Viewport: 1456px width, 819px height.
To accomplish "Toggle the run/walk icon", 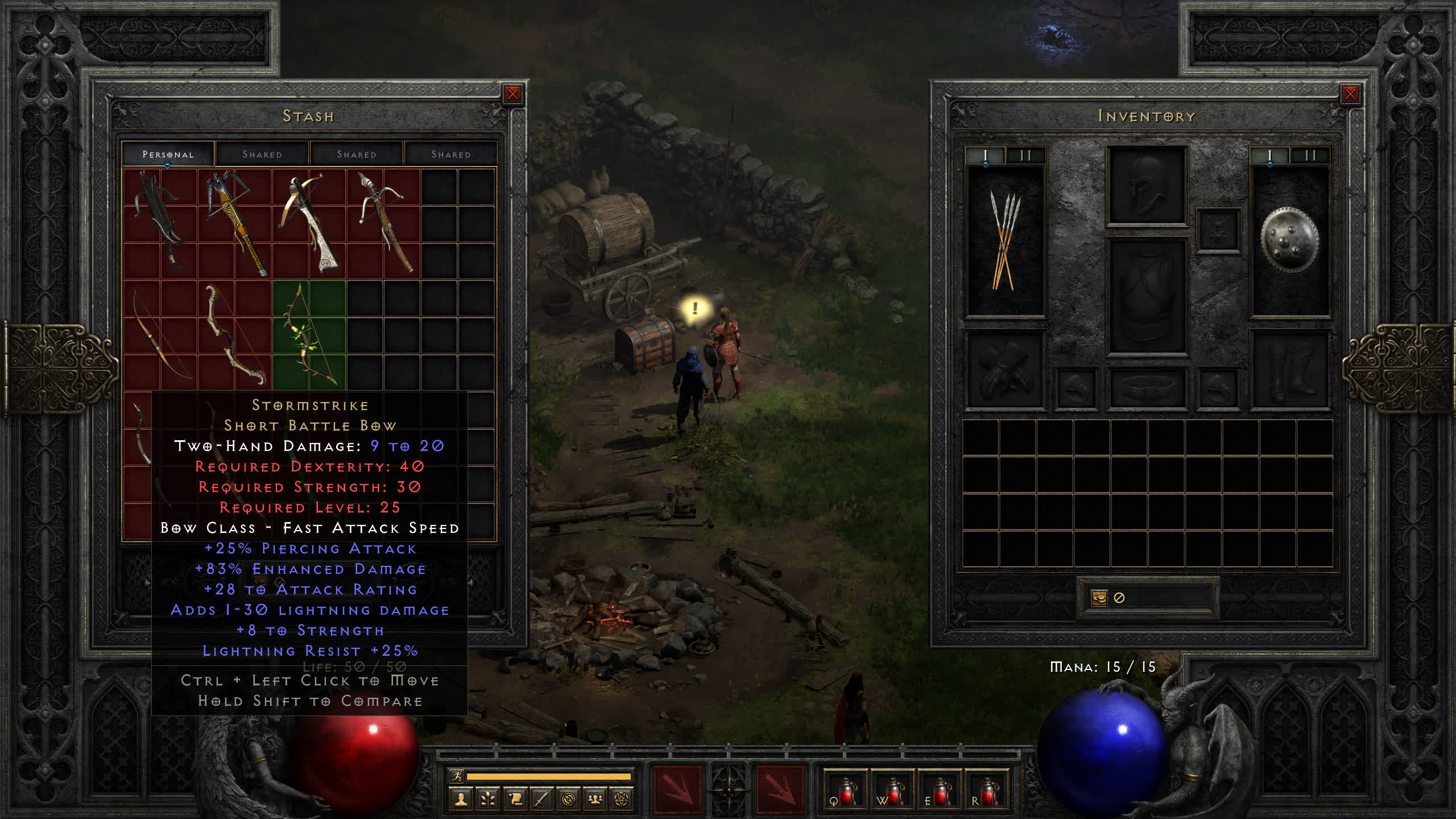I will point(456,776).
